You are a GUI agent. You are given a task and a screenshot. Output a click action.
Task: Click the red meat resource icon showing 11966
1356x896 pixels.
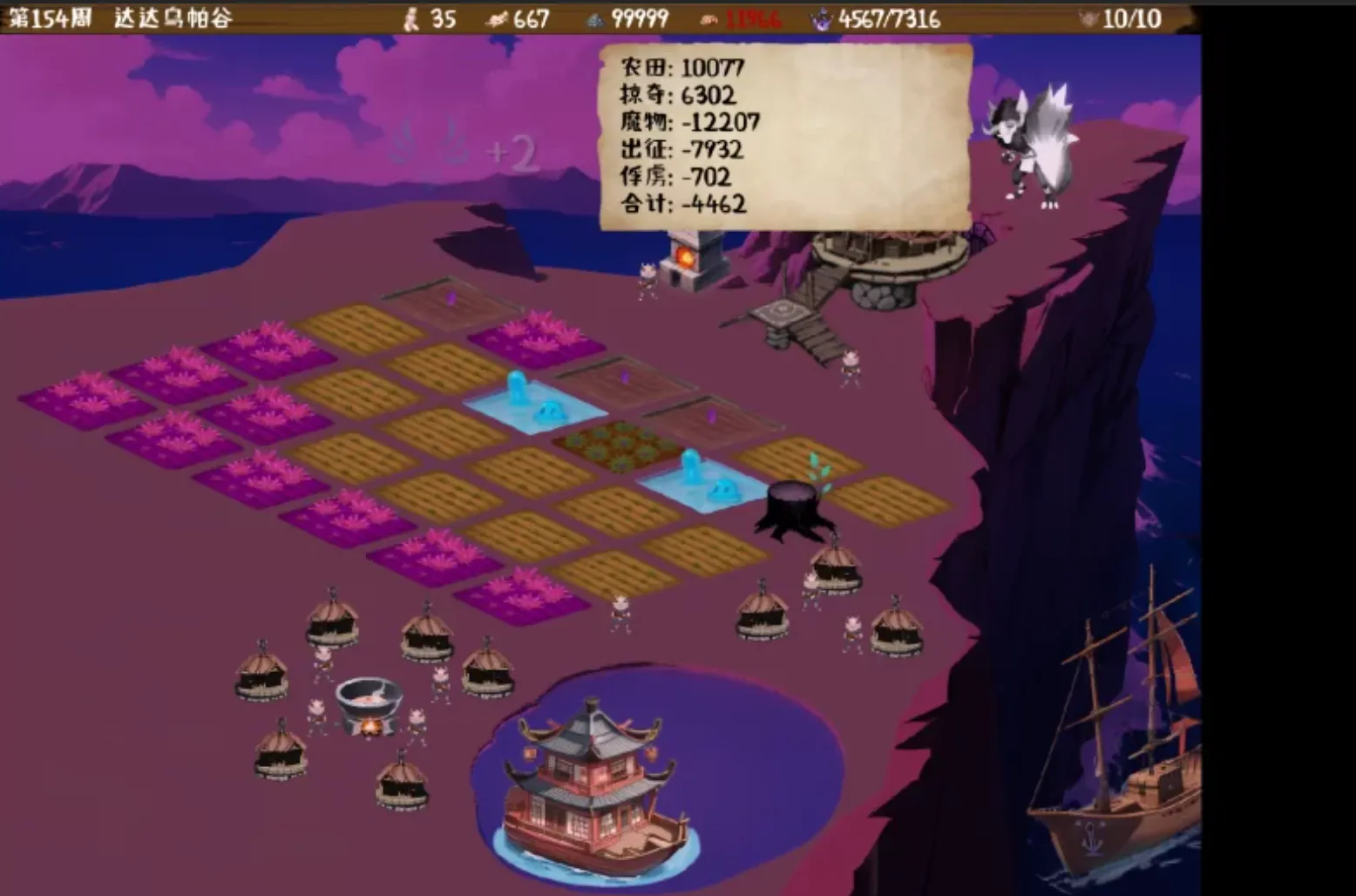tap(708, 18)
